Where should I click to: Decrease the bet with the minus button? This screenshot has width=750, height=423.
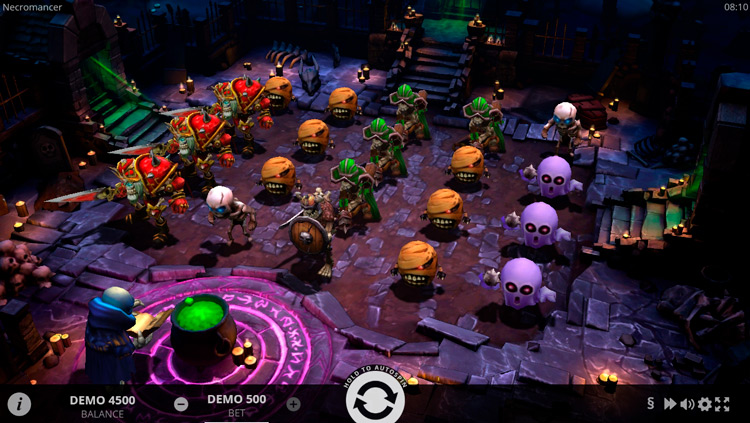pos(181,404)
